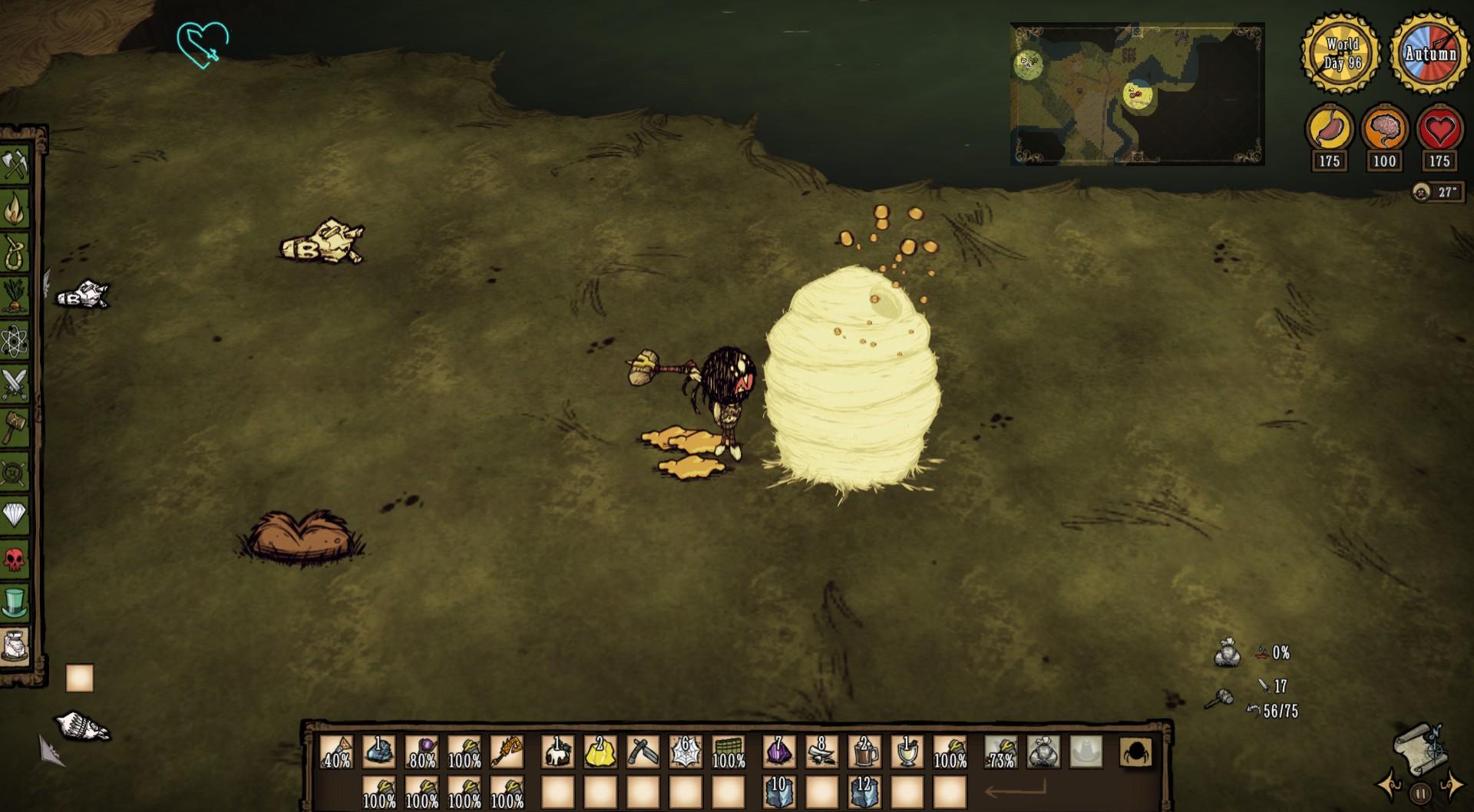
Task: Choose the razor in the inventory
Action: tap(643, 752)
